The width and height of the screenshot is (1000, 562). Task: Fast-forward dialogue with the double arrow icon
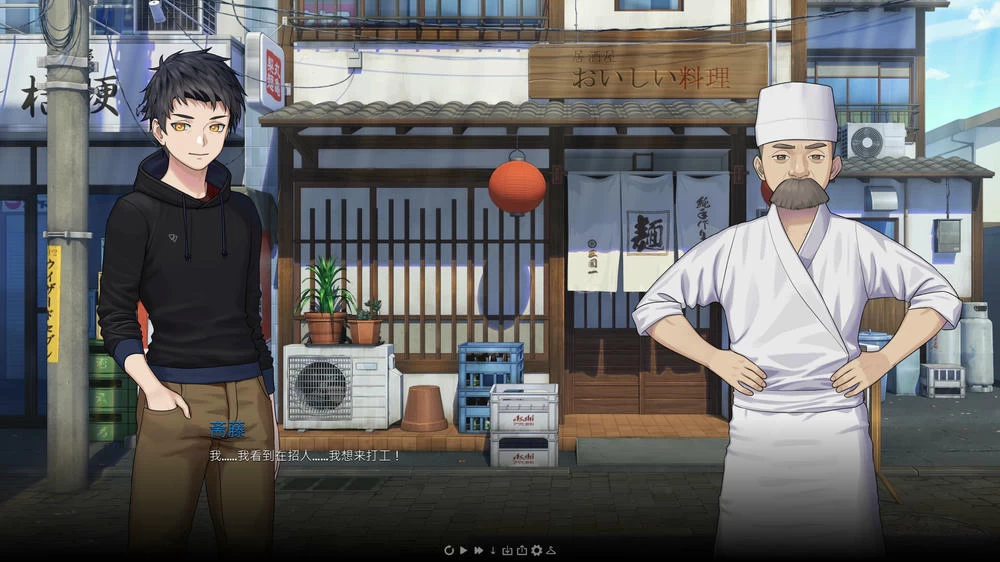[479, 550]
